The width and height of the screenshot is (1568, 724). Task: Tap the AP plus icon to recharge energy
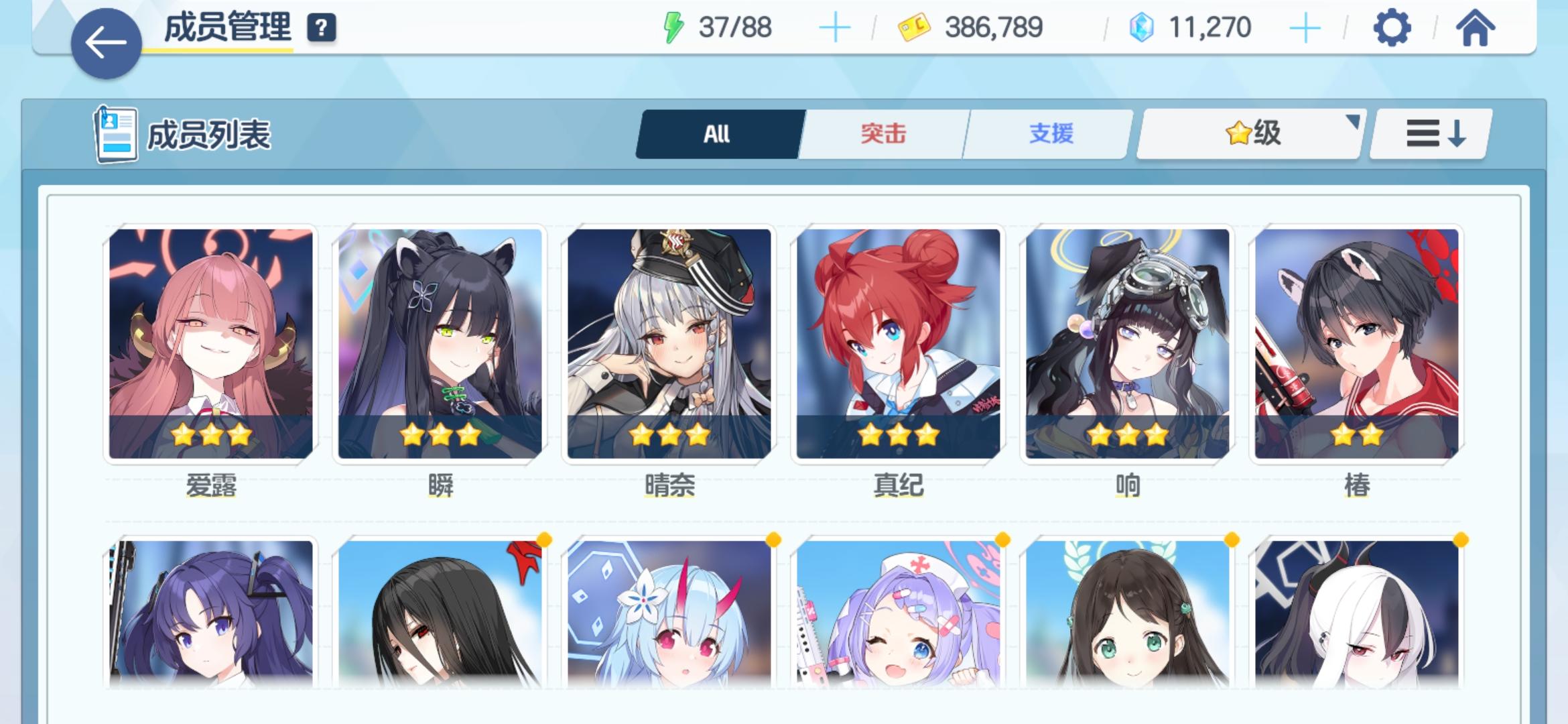click(834, 28)
